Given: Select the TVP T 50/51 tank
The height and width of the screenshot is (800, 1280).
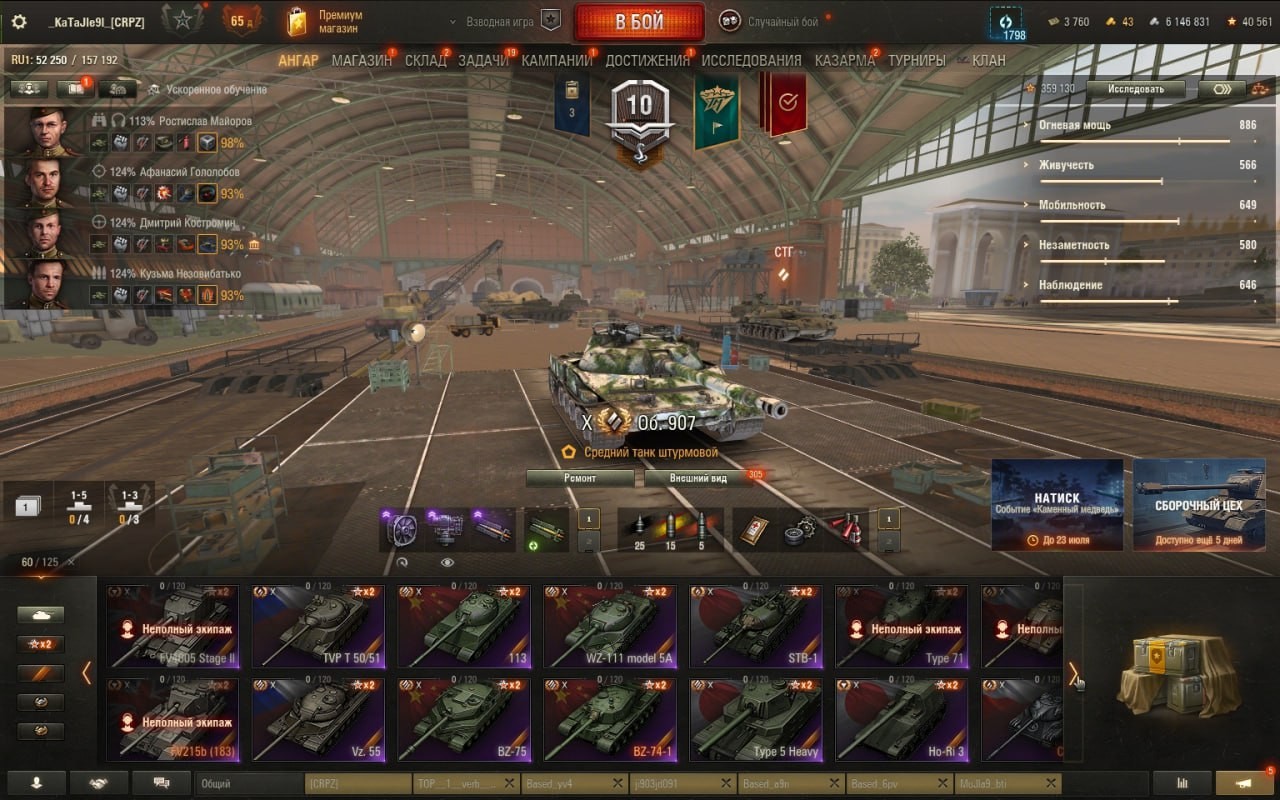Looking at the screenshot, I should coord(317,626).
